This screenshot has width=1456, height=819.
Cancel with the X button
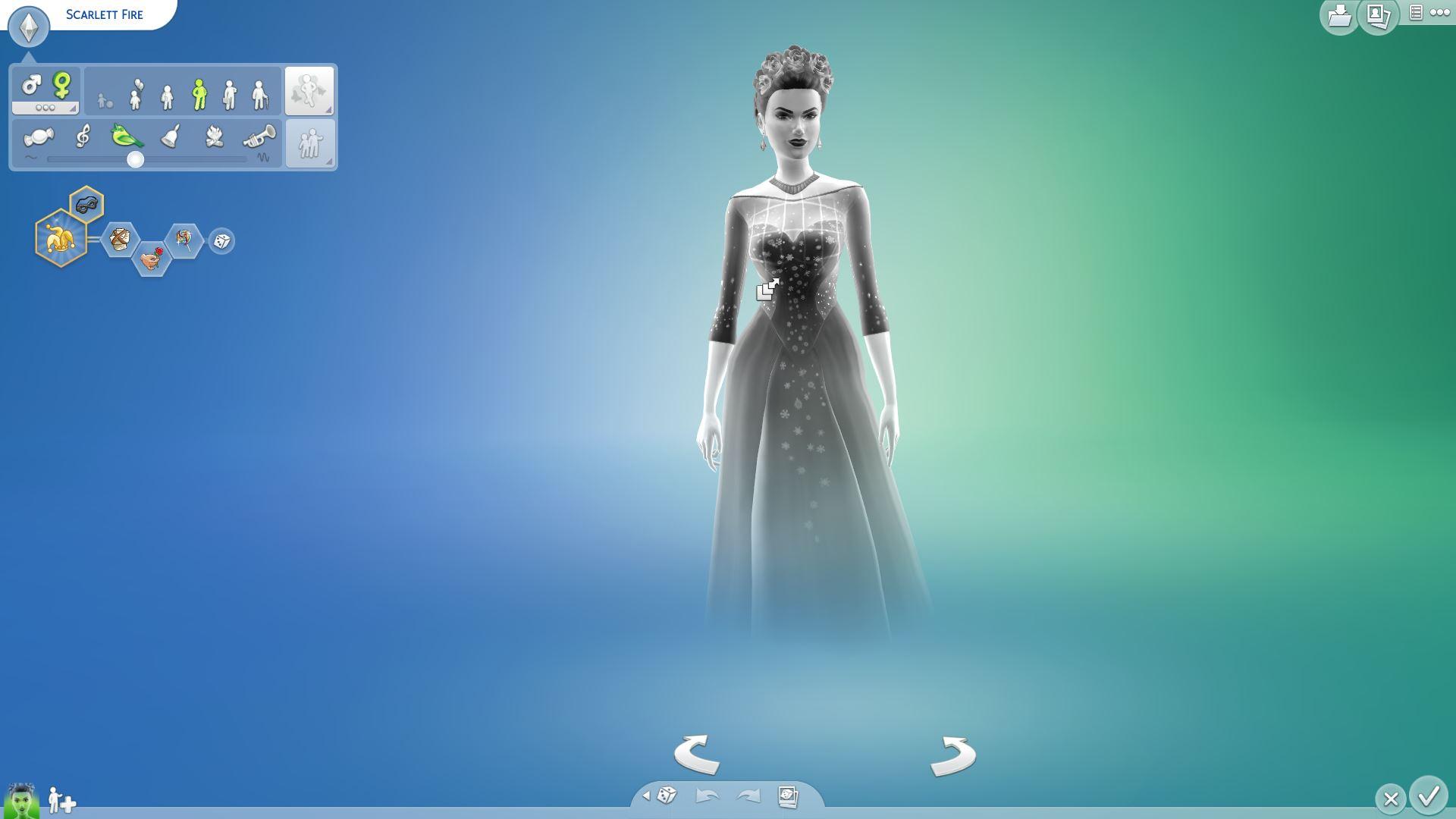(1390, 799)
